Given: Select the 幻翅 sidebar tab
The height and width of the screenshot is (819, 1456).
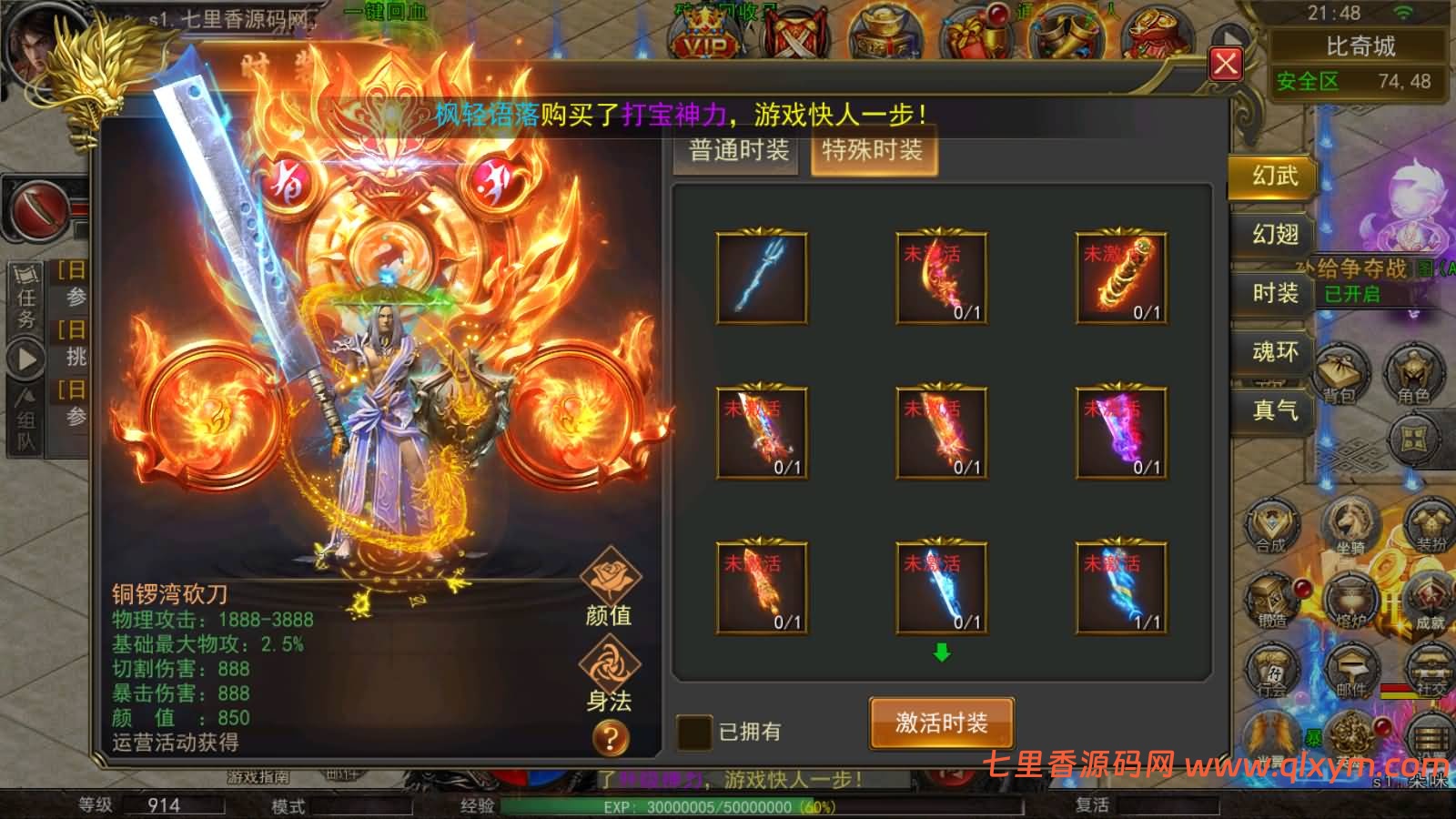Looking at the screenshot, I should (1273, 235).
